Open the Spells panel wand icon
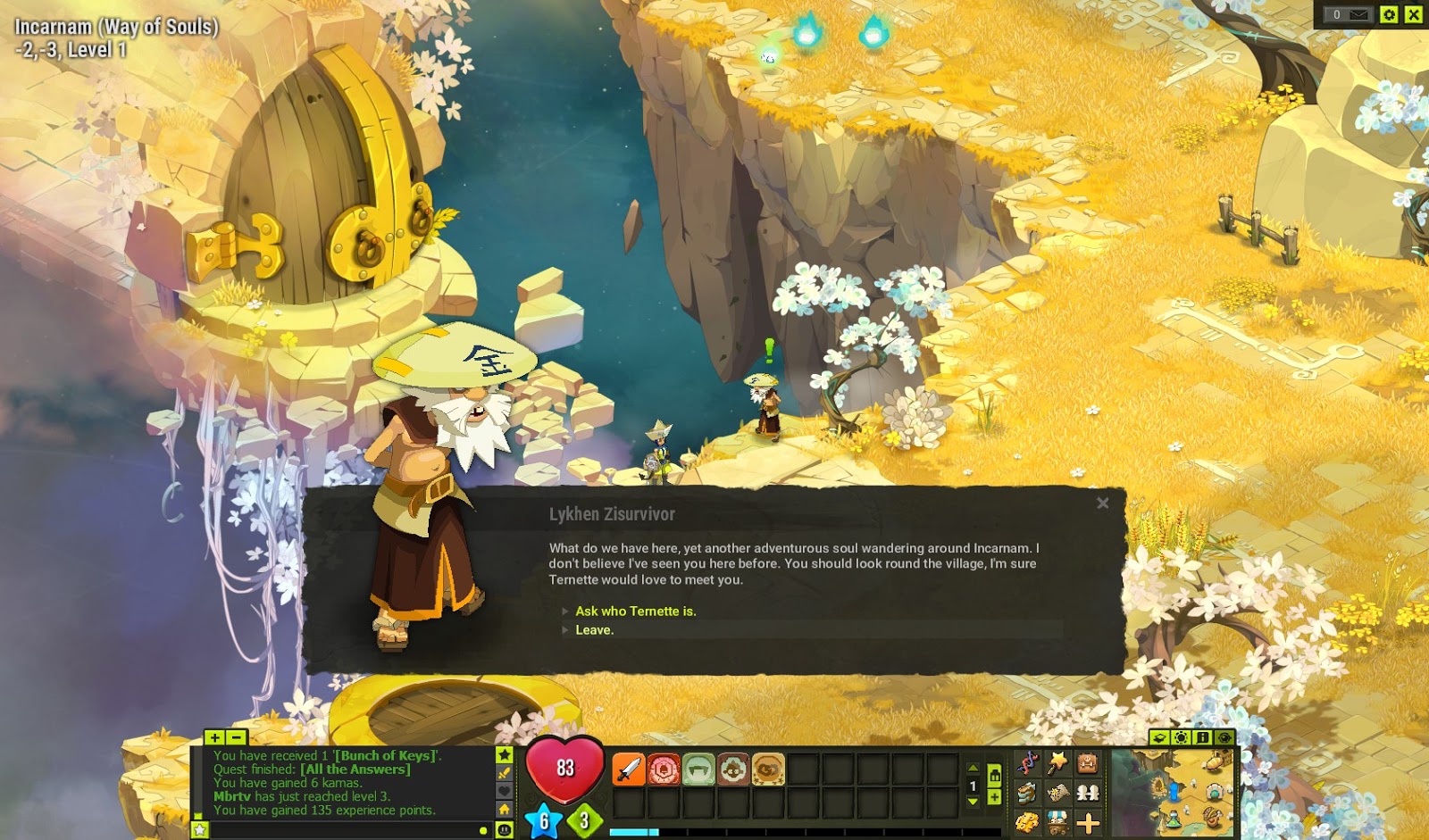Image resolution: width=1429 pixels, height=840 pixels. (x=1057, y=762)
